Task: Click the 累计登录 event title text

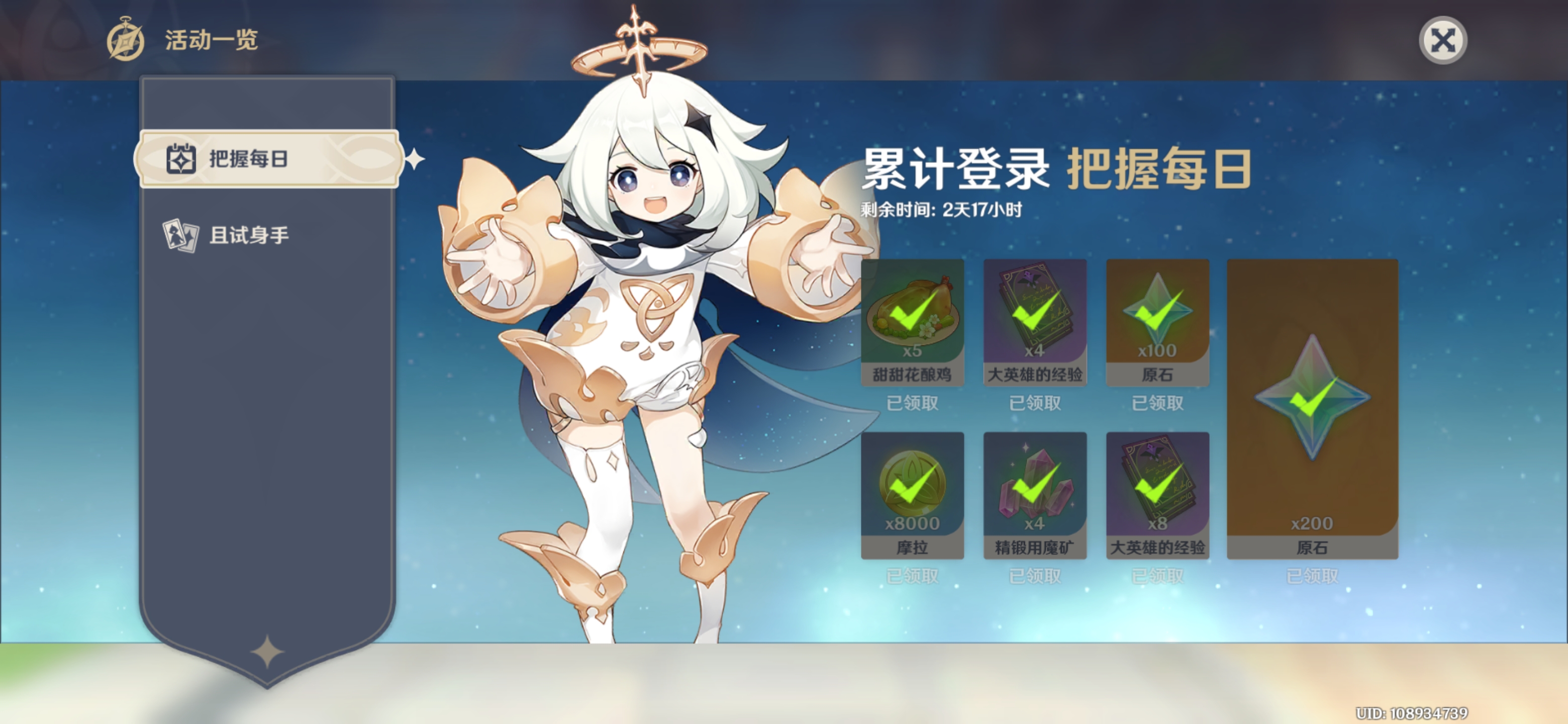Action: point(953,172)
